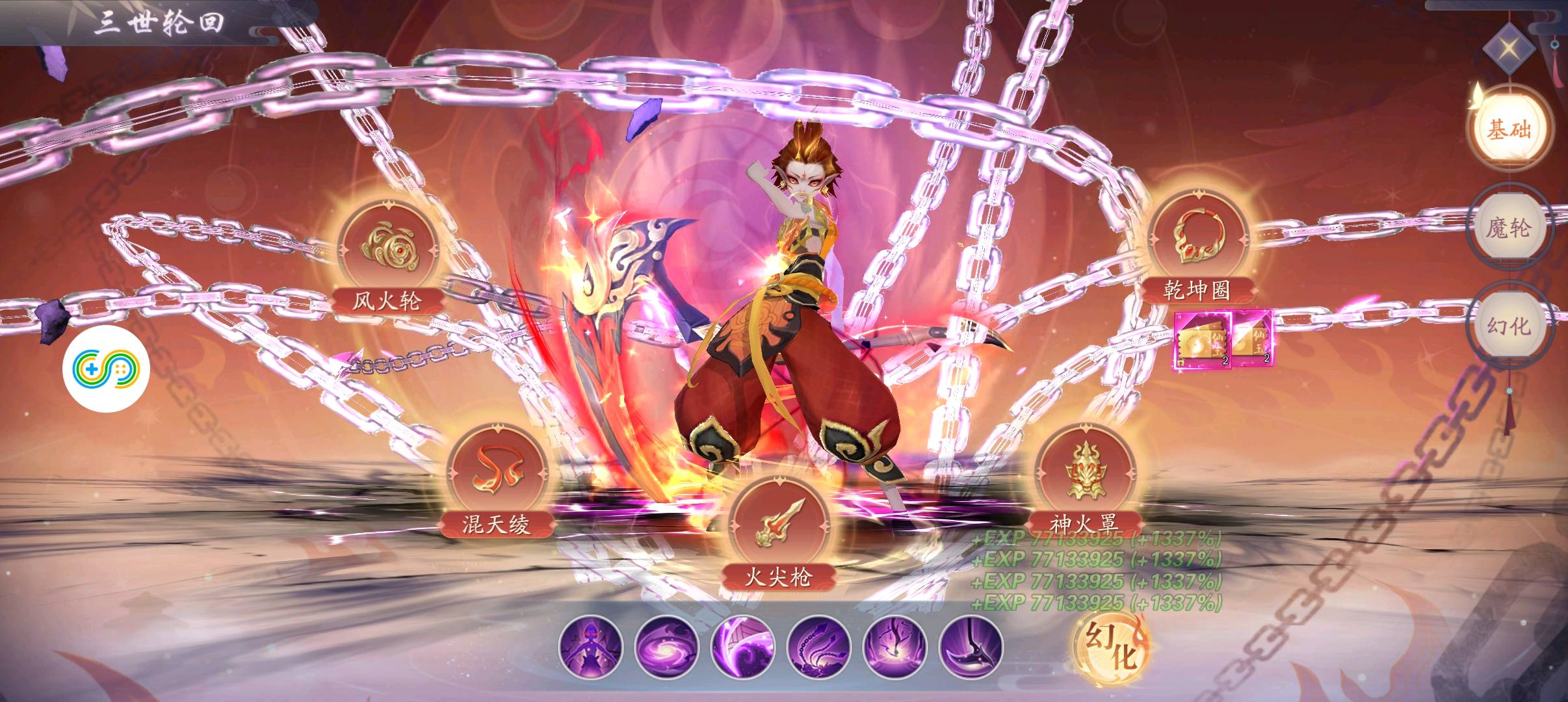Viewport: 1568px width, 702px height.
Task: Select the 幻化 lantern tab
Action: click(1508, 325)
